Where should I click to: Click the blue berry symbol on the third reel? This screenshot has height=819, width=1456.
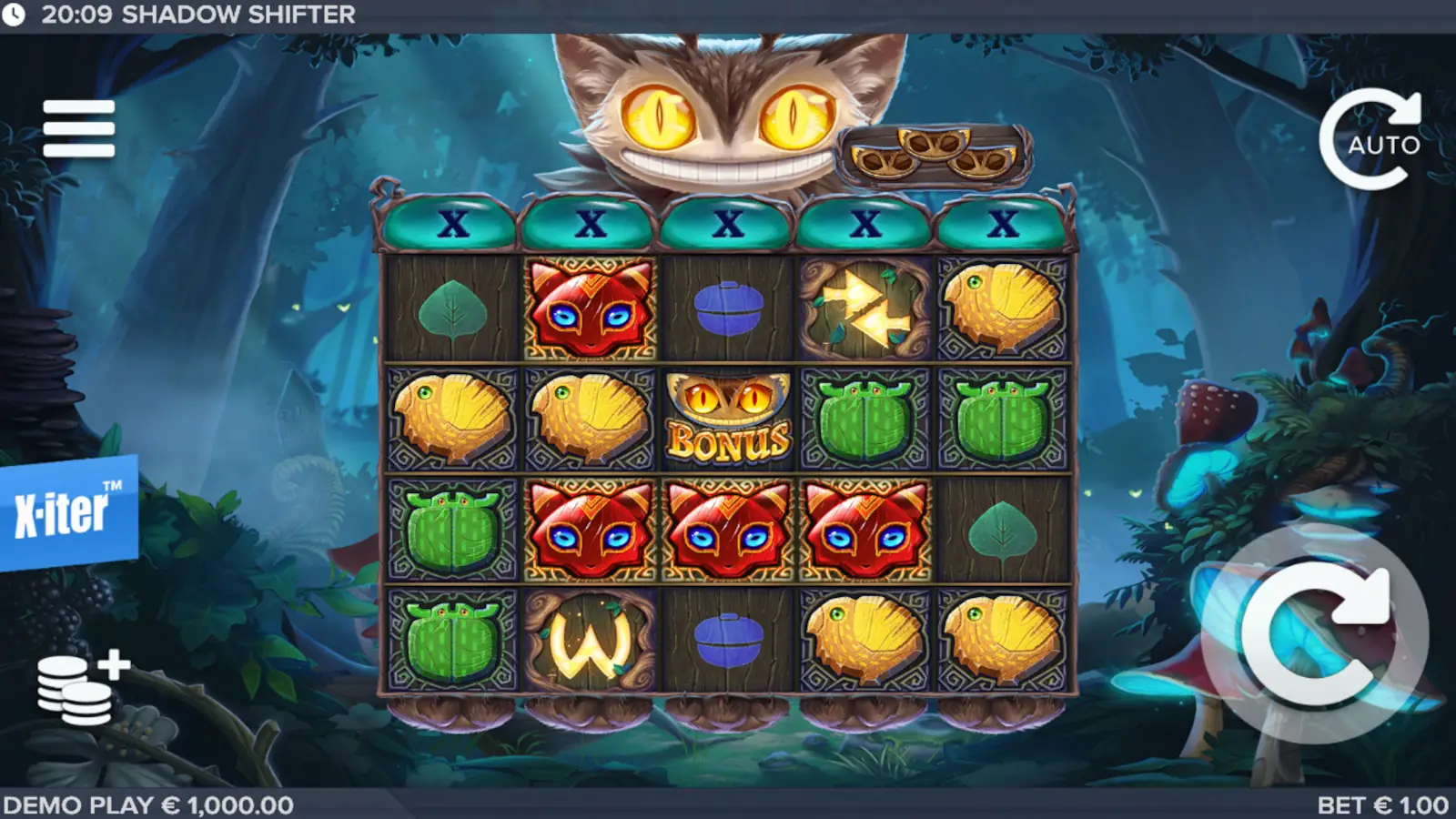coord(728,309)
